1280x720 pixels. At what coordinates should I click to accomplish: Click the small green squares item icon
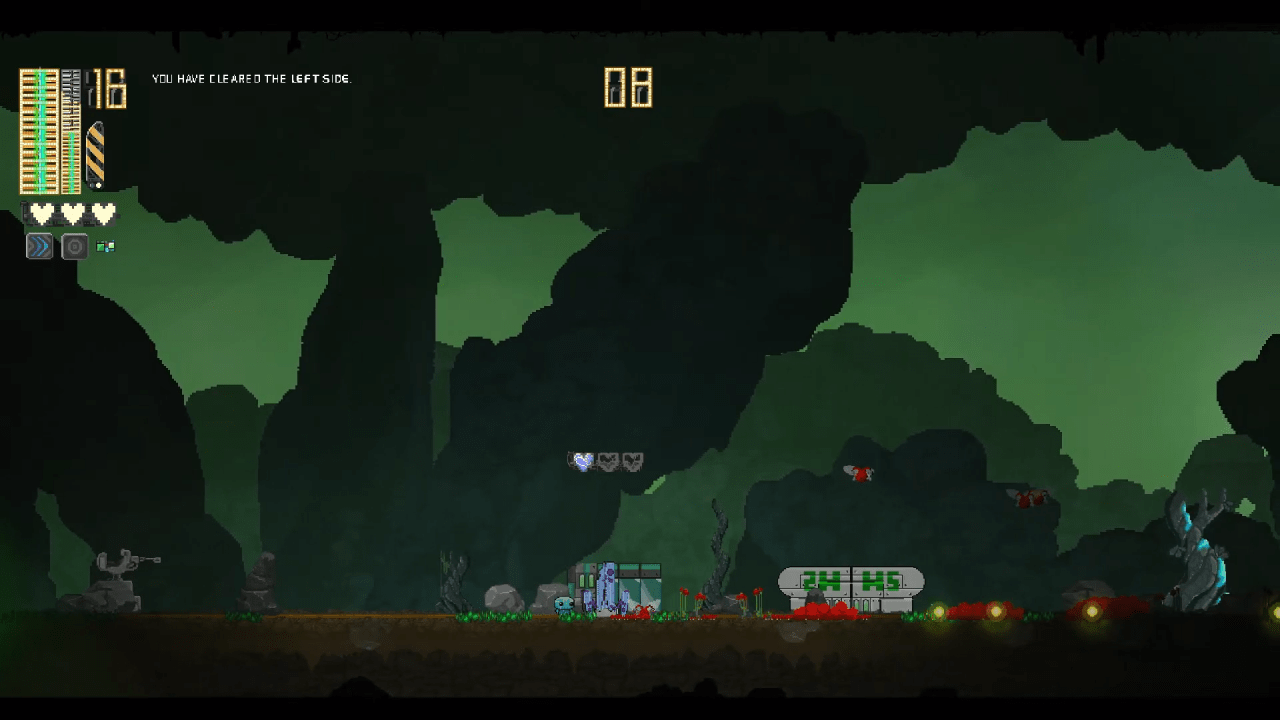pos(105,246)
